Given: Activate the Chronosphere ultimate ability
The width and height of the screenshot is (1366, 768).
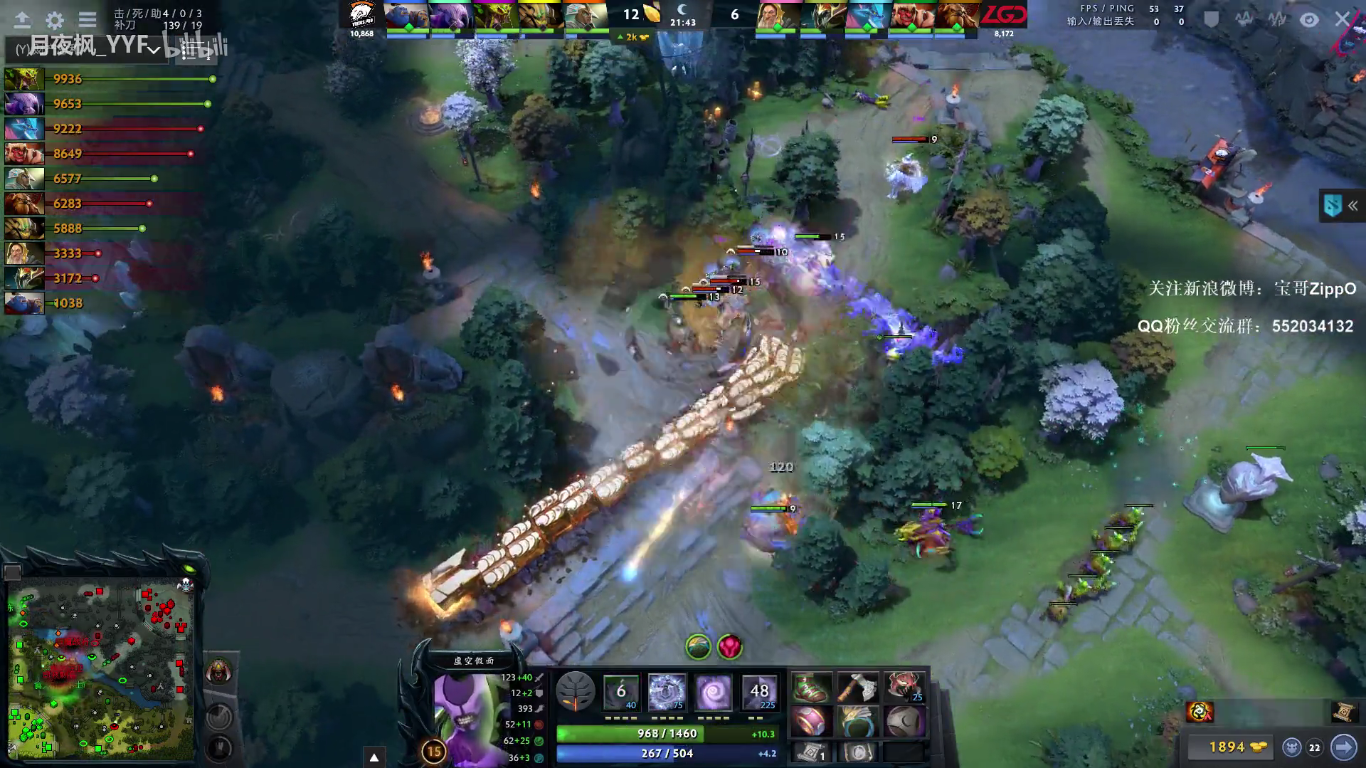Looking at the screenshot, I should 758,691.
